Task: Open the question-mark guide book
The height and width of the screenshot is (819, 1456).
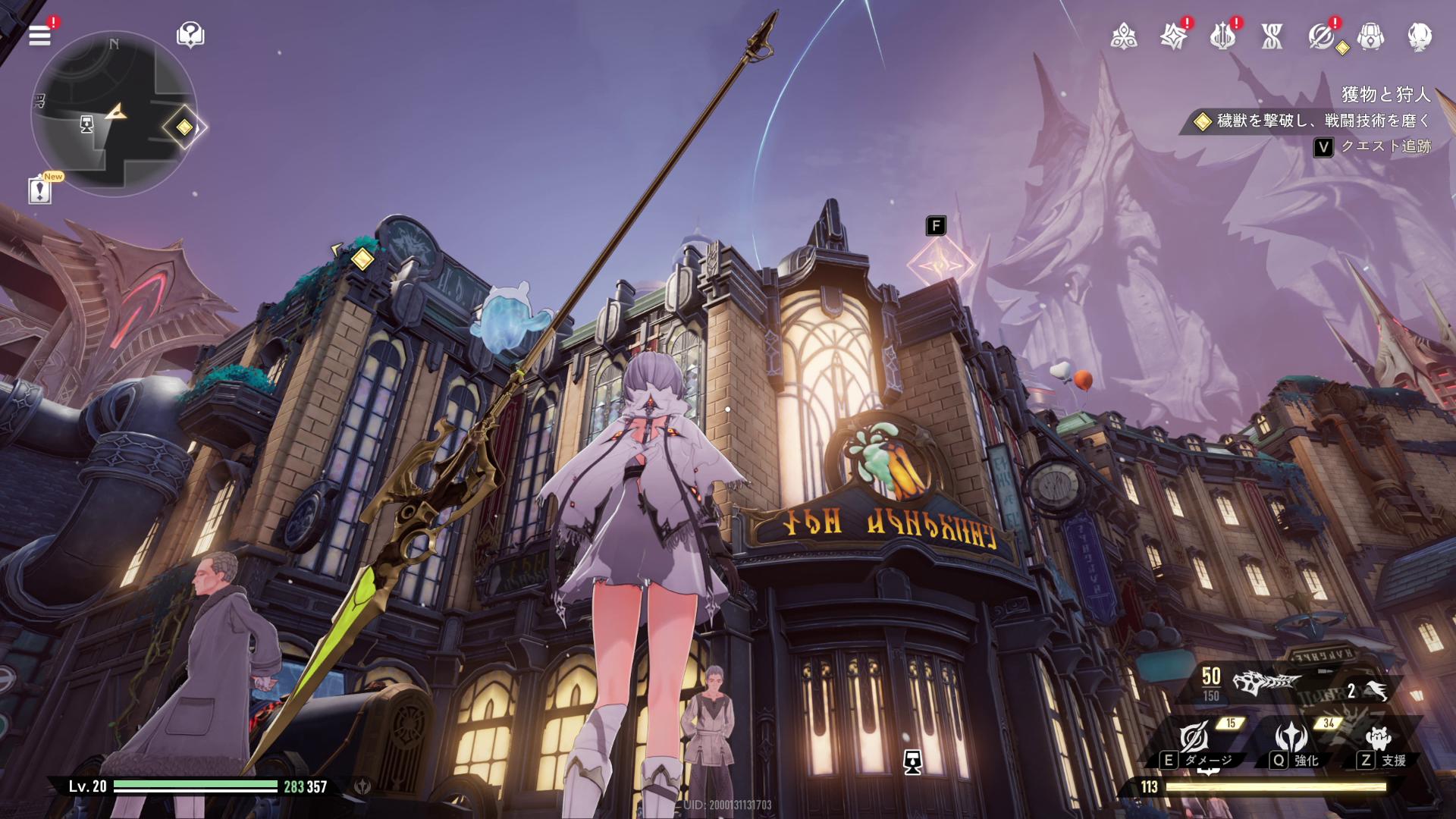Action: pos(190,35)
